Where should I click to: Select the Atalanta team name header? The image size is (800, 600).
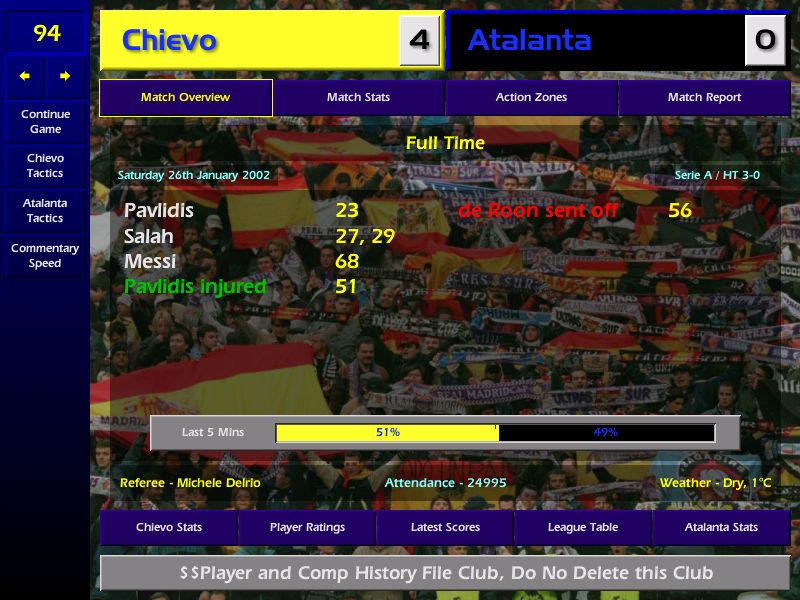[529, 41]
